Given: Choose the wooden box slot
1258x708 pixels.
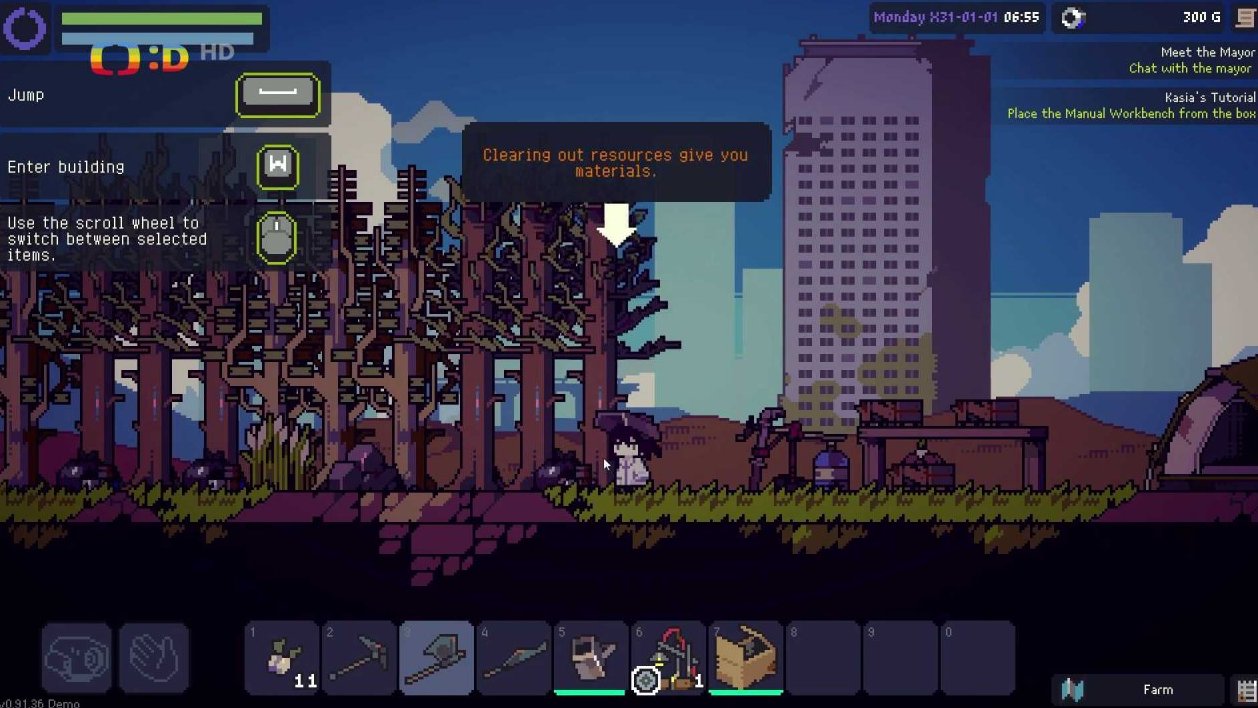Looking at the screenshot, I should 746,658.
